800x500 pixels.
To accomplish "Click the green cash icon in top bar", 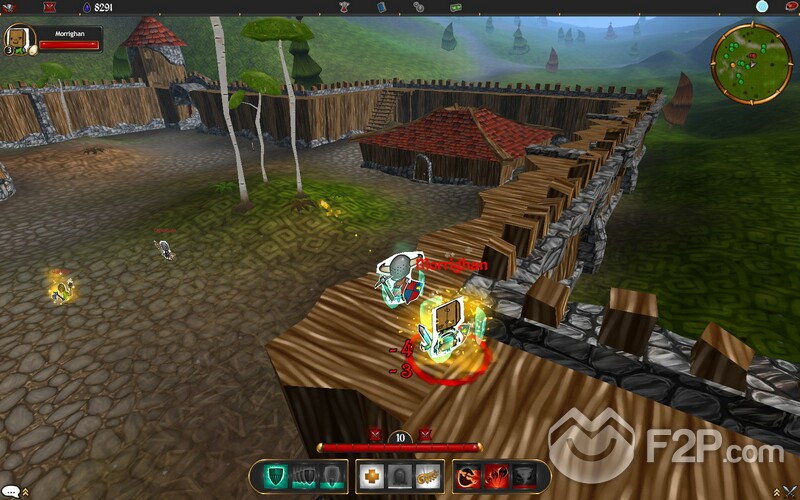I will (455, 7).
